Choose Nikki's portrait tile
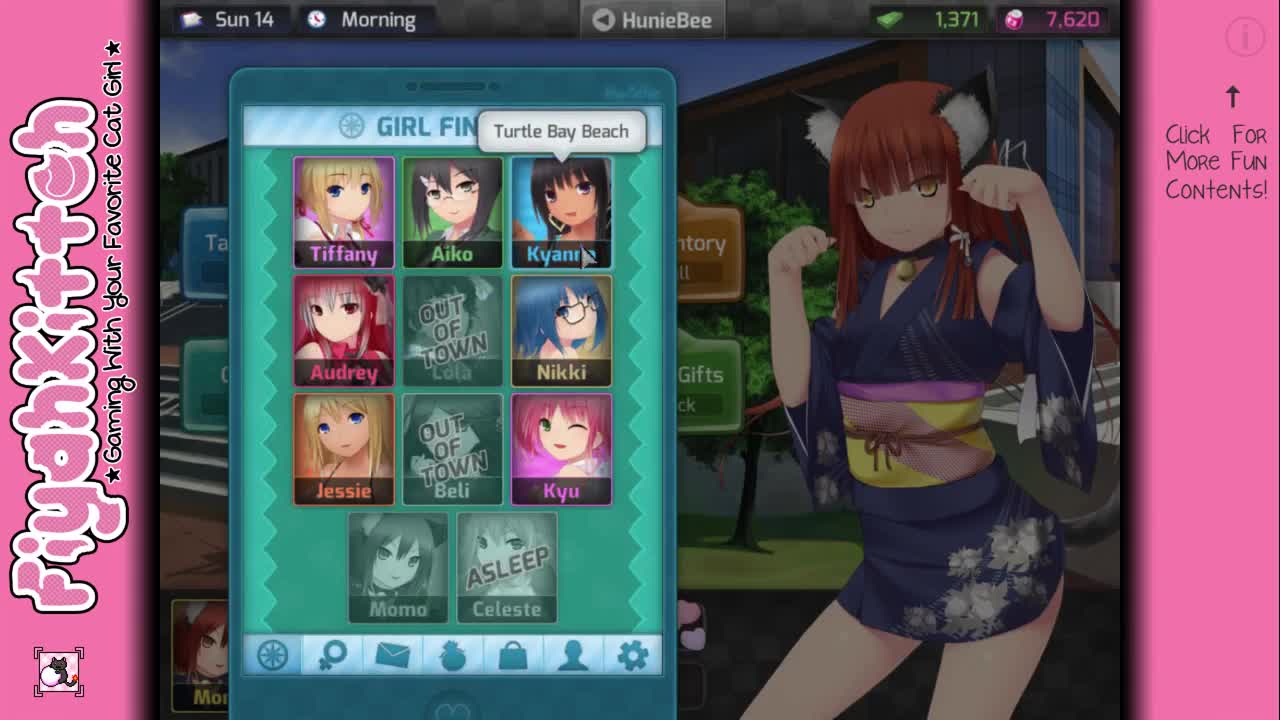 (x=561, y=331)
